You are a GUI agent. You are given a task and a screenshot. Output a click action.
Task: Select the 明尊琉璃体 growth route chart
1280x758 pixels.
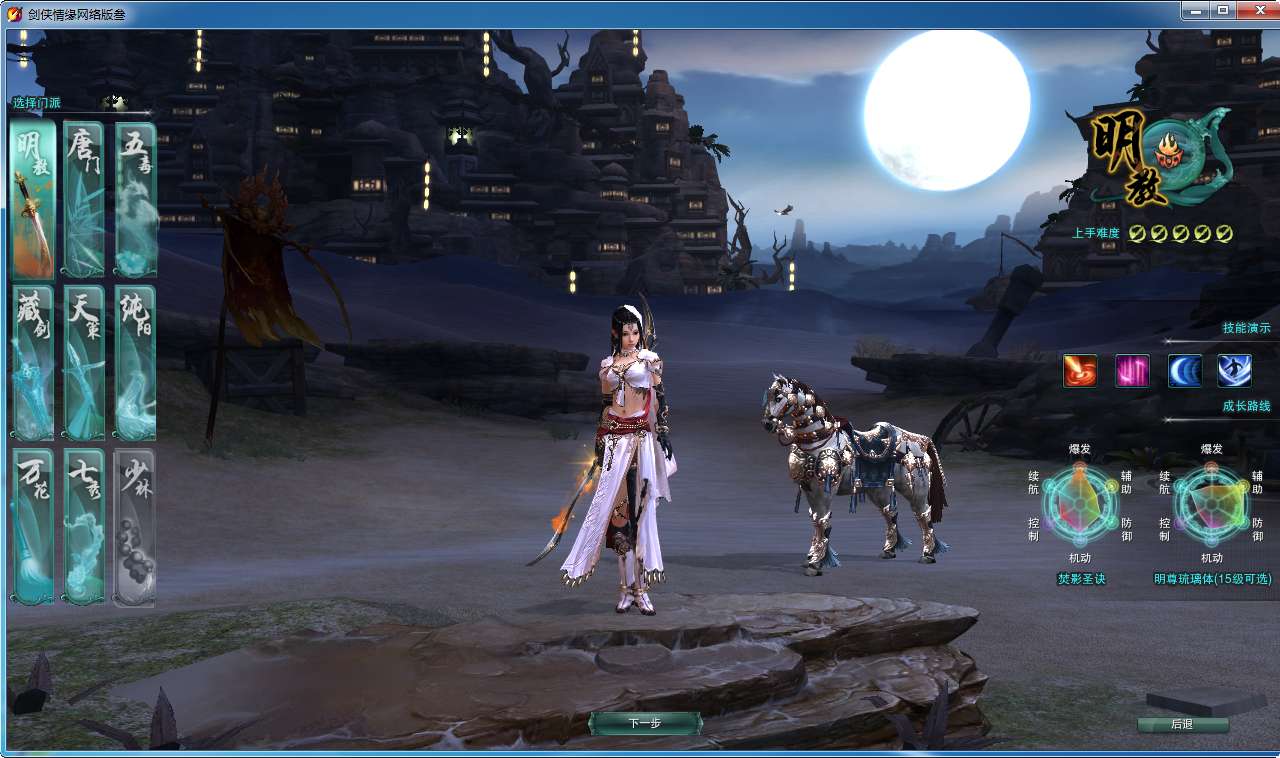coord(1211,502)
